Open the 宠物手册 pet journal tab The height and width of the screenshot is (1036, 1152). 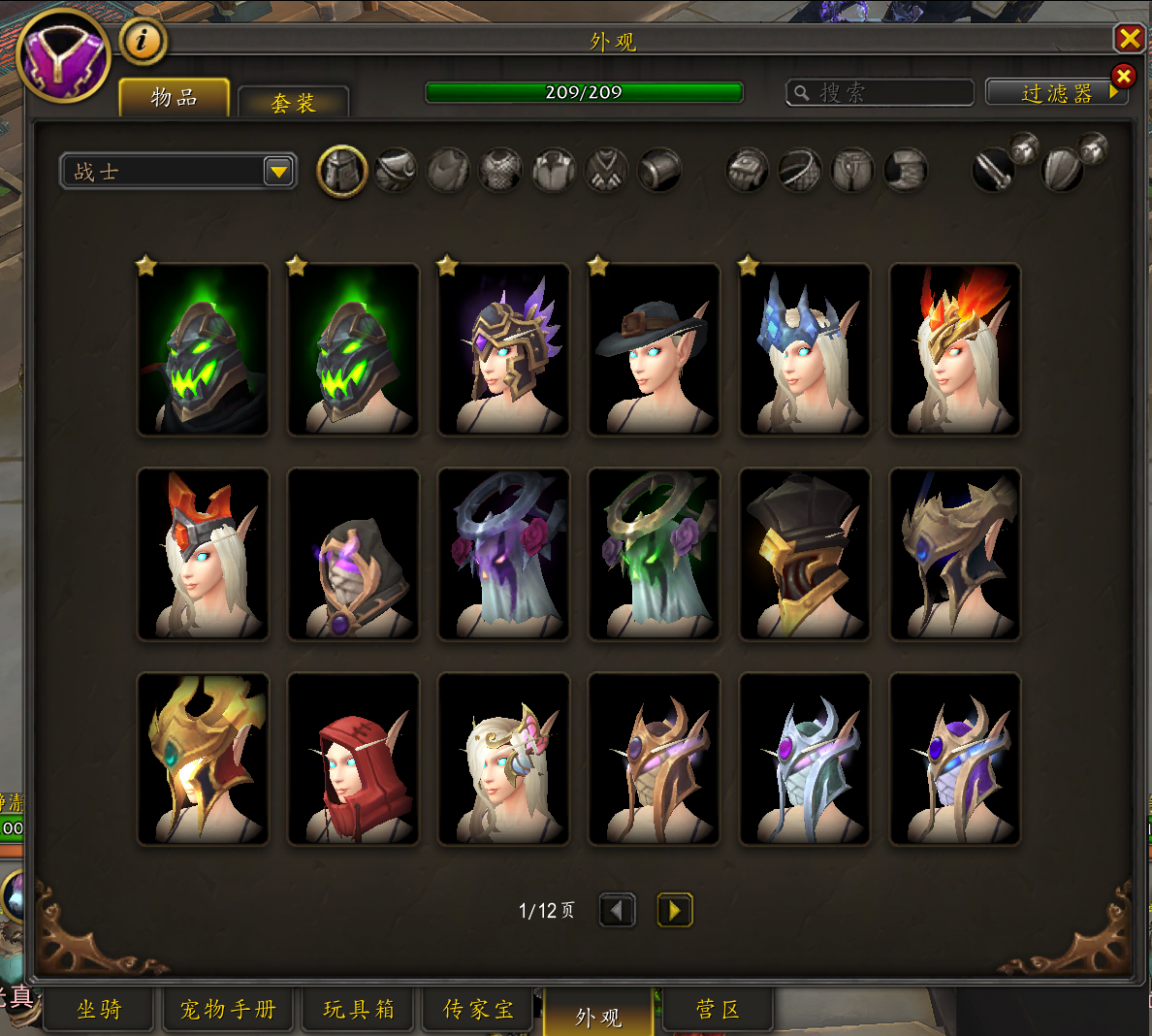(x=228, y=1010)
